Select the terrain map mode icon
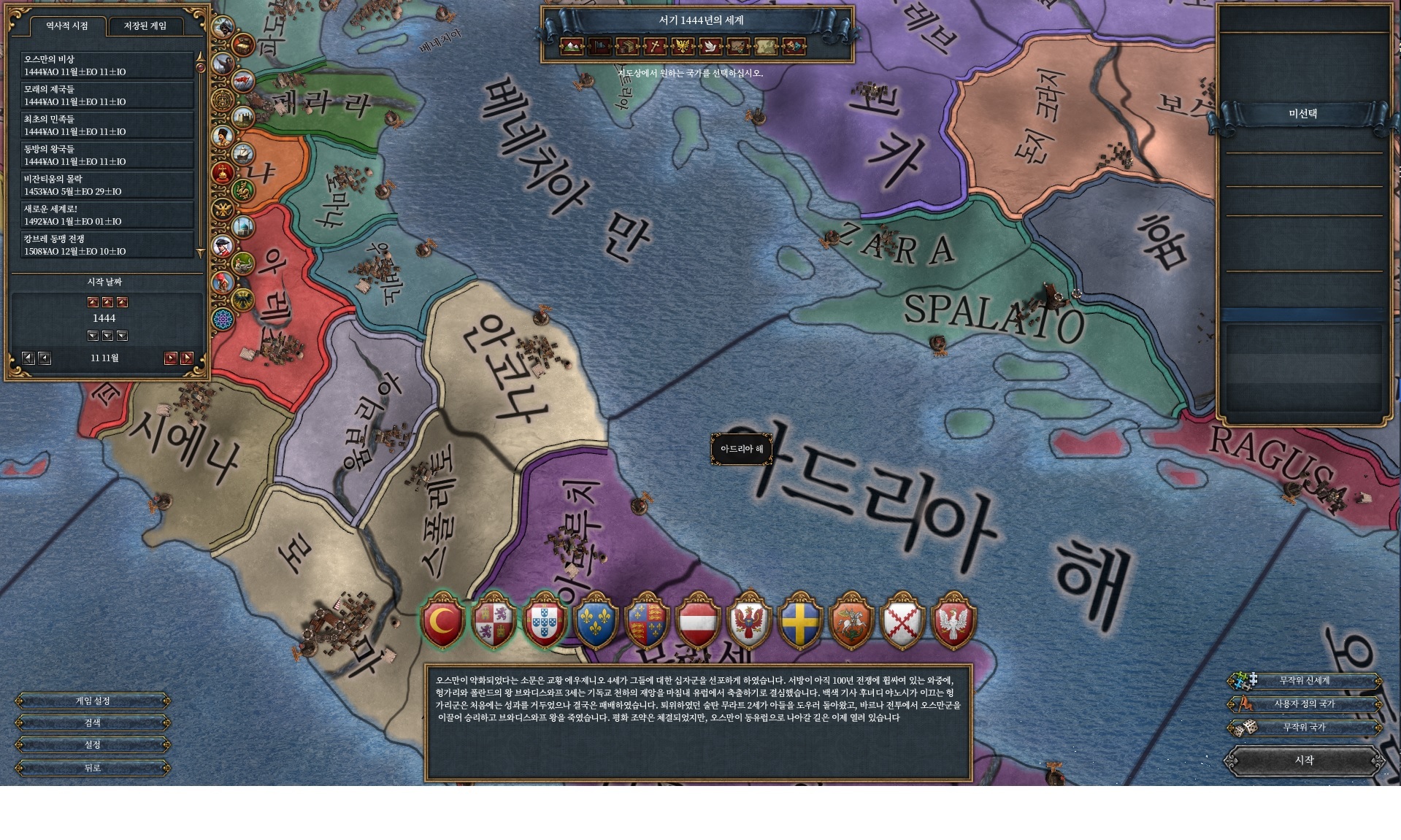This screenshot has height=840, width=1401. pyautogui.click(x=573, y=47)
